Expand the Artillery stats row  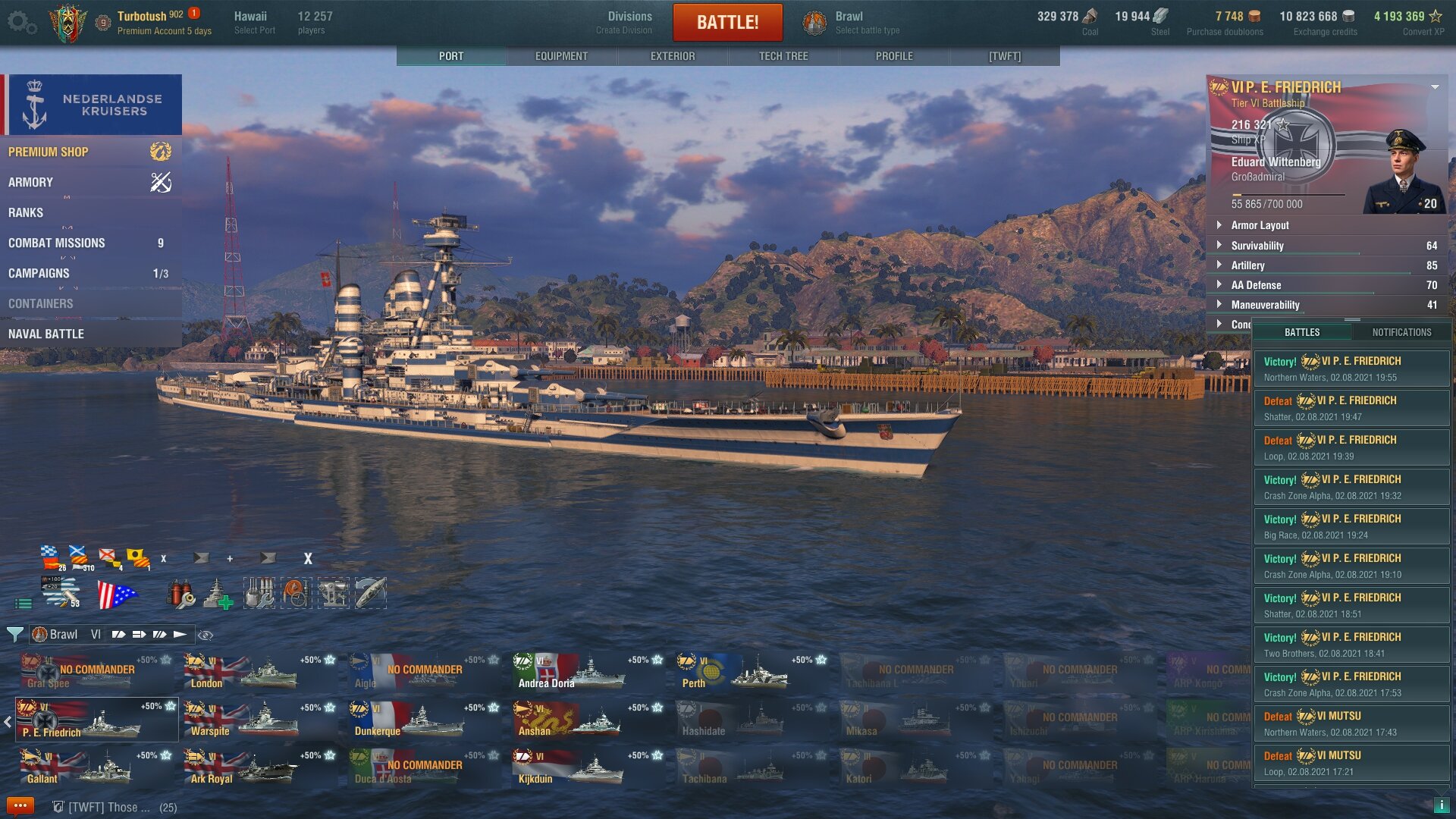[x=1247, y=265]
